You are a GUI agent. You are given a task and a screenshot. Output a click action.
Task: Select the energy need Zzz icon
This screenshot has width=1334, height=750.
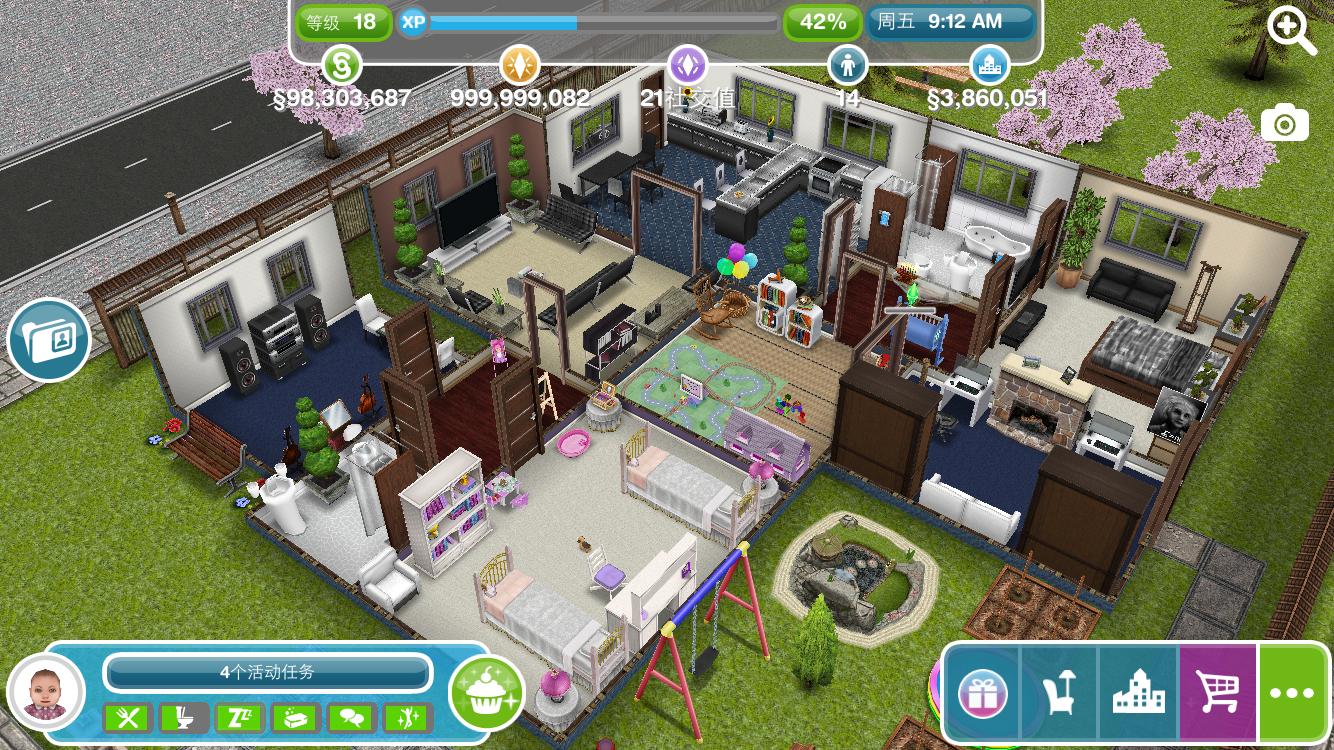pos(240,717)
